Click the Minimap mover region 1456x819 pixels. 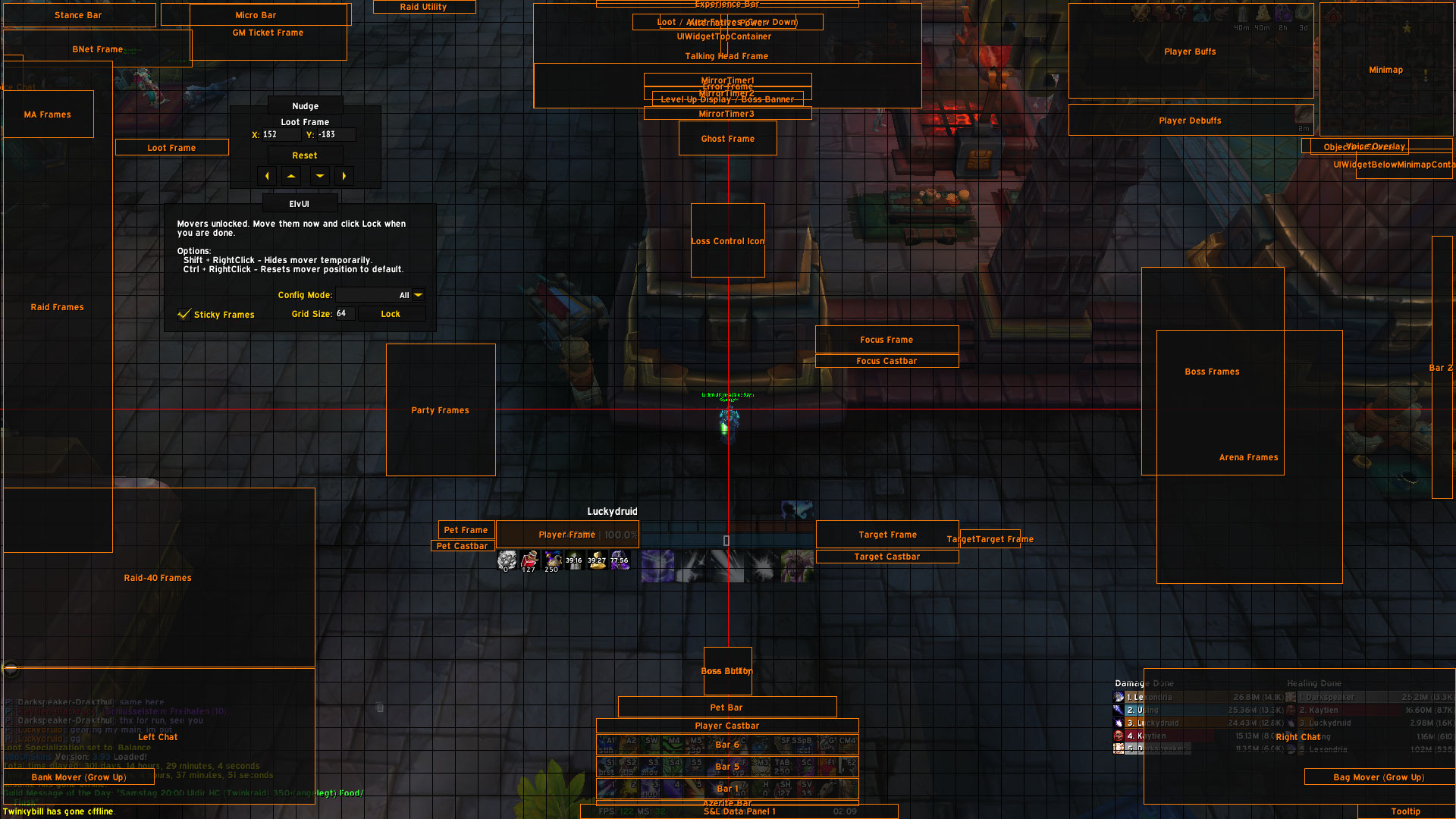coord(1385,70)
